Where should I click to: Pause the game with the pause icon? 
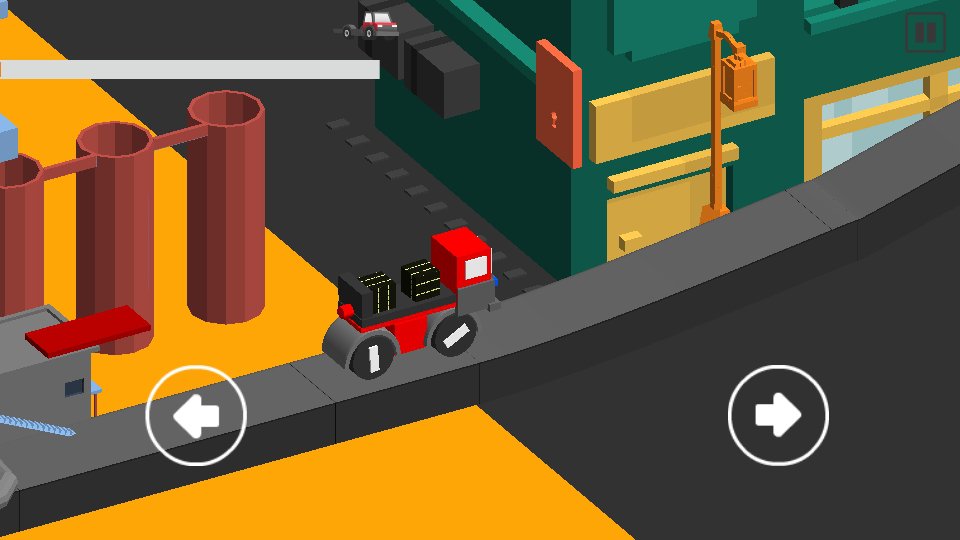point(925,32)
